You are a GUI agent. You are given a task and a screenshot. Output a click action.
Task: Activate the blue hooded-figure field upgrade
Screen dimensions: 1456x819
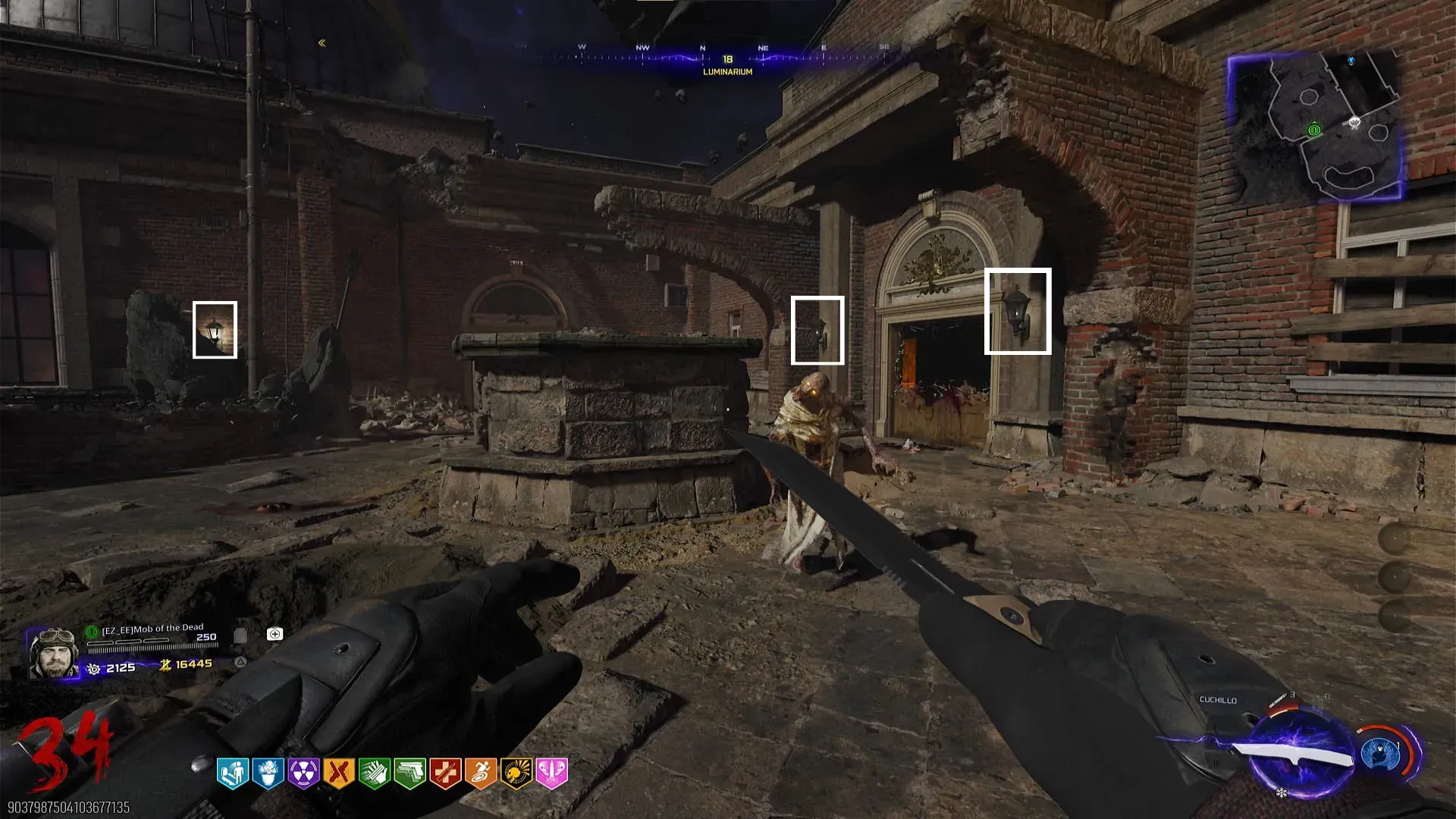[x=1380, y=753]
